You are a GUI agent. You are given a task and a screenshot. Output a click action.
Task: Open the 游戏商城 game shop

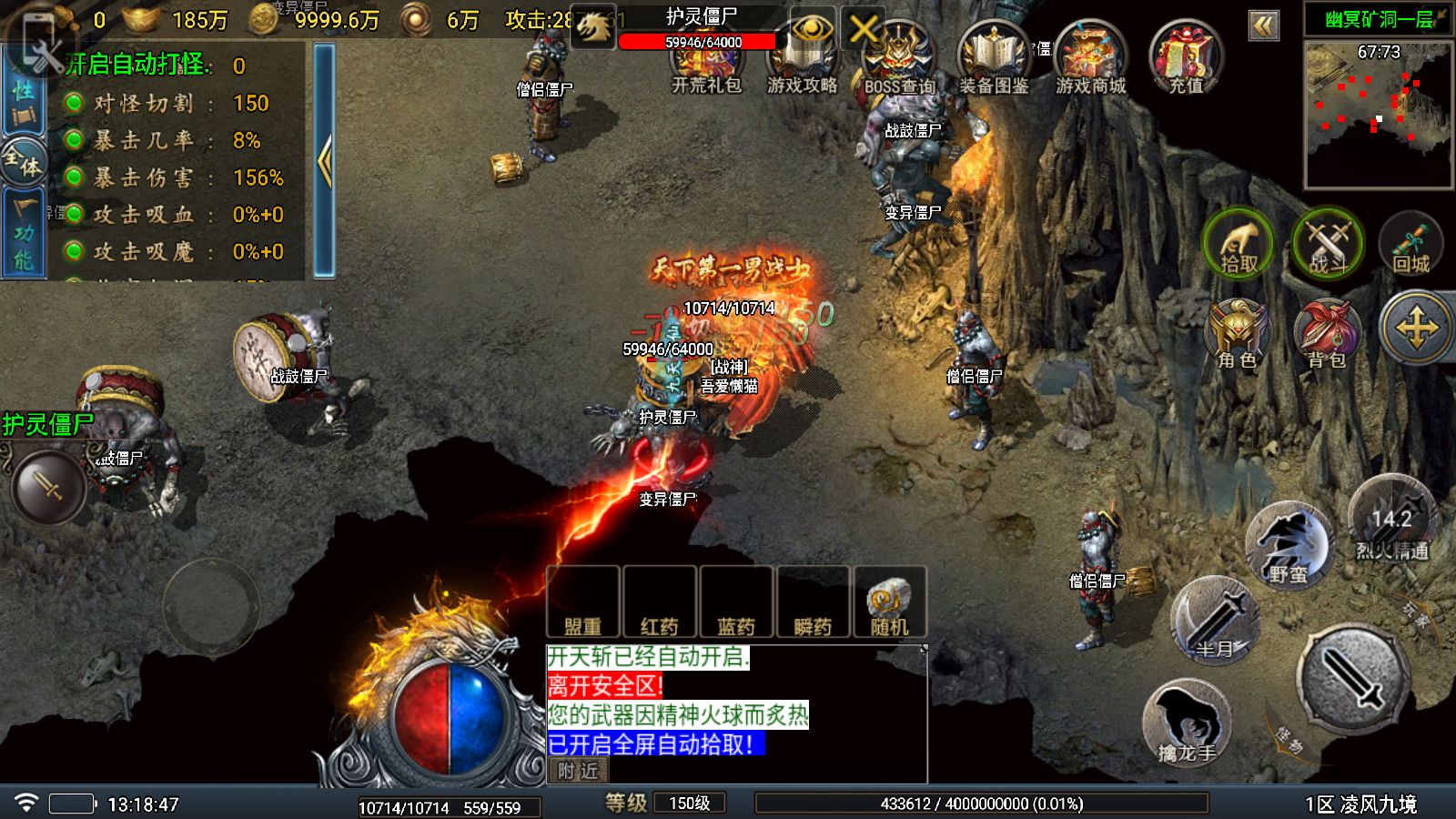click(1090, 60)
